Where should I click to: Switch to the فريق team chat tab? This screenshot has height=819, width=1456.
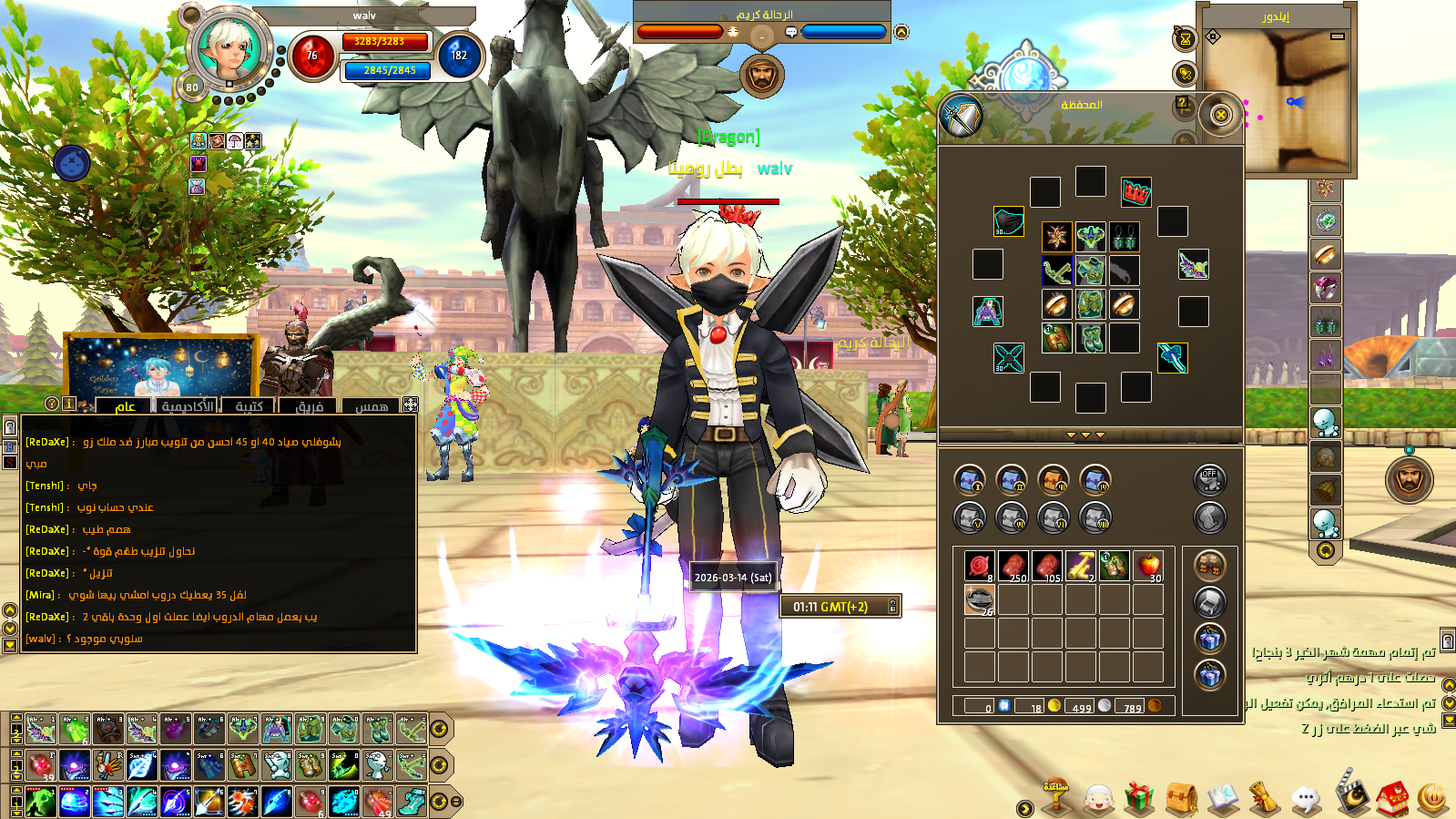[310, 406]
